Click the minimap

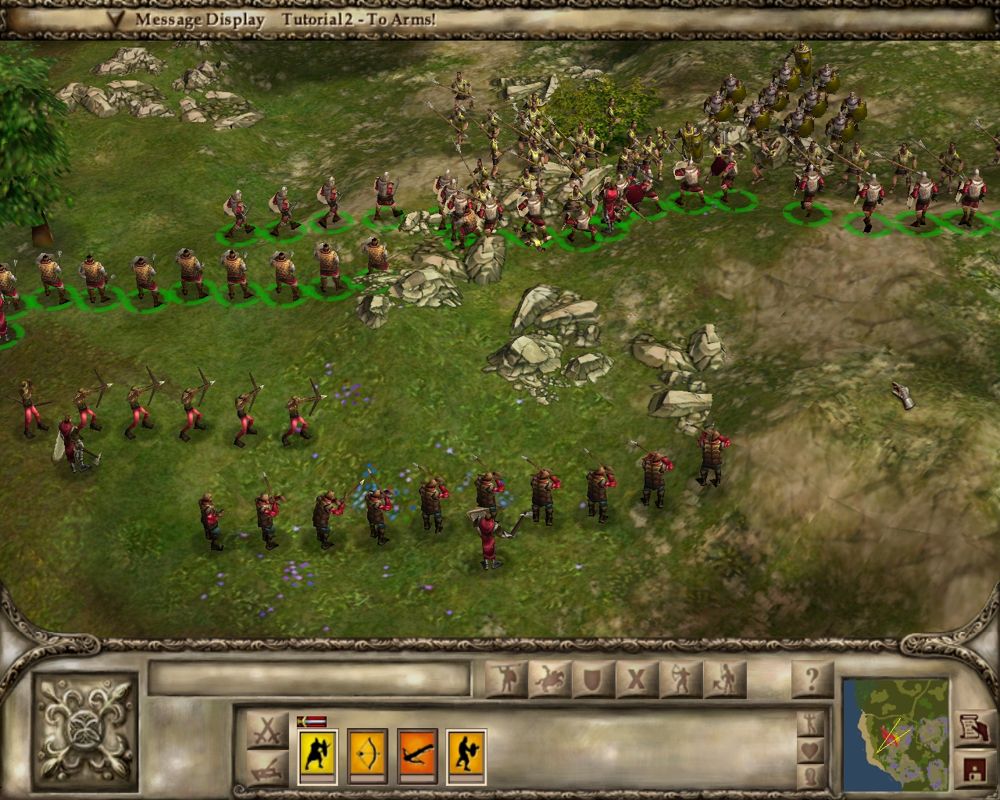pos(895,734)
